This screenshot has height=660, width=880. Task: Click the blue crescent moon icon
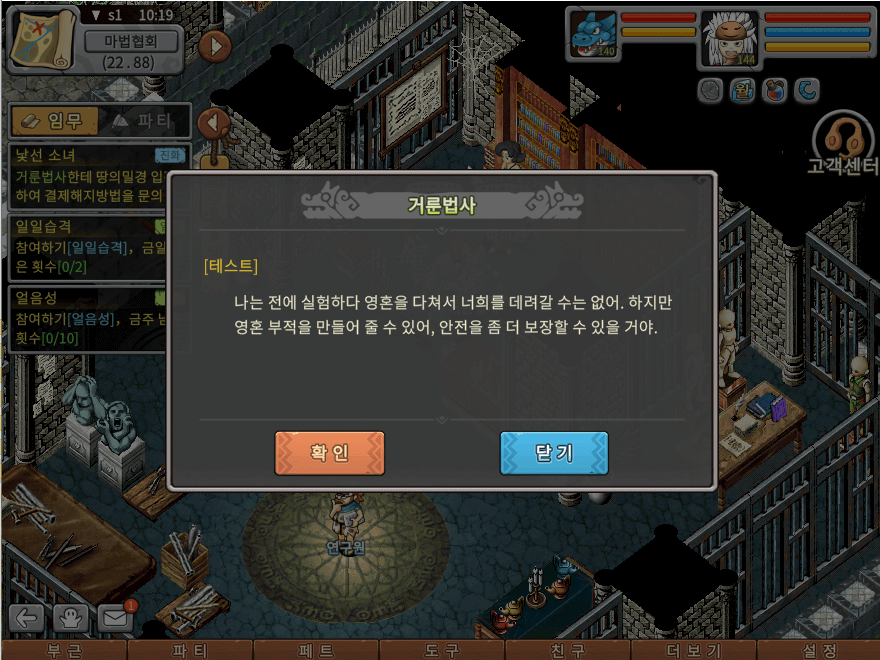tap(806, 91)
